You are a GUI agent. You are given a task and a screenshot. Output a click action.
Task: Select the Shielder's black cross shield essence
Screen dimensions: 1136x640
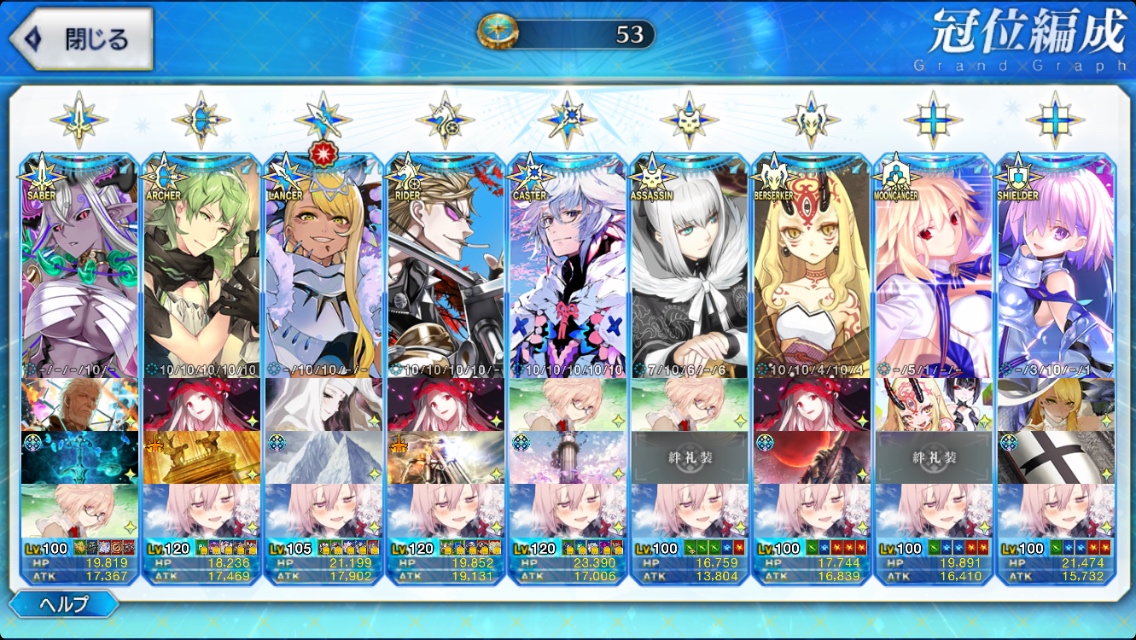click(1056, 457)
